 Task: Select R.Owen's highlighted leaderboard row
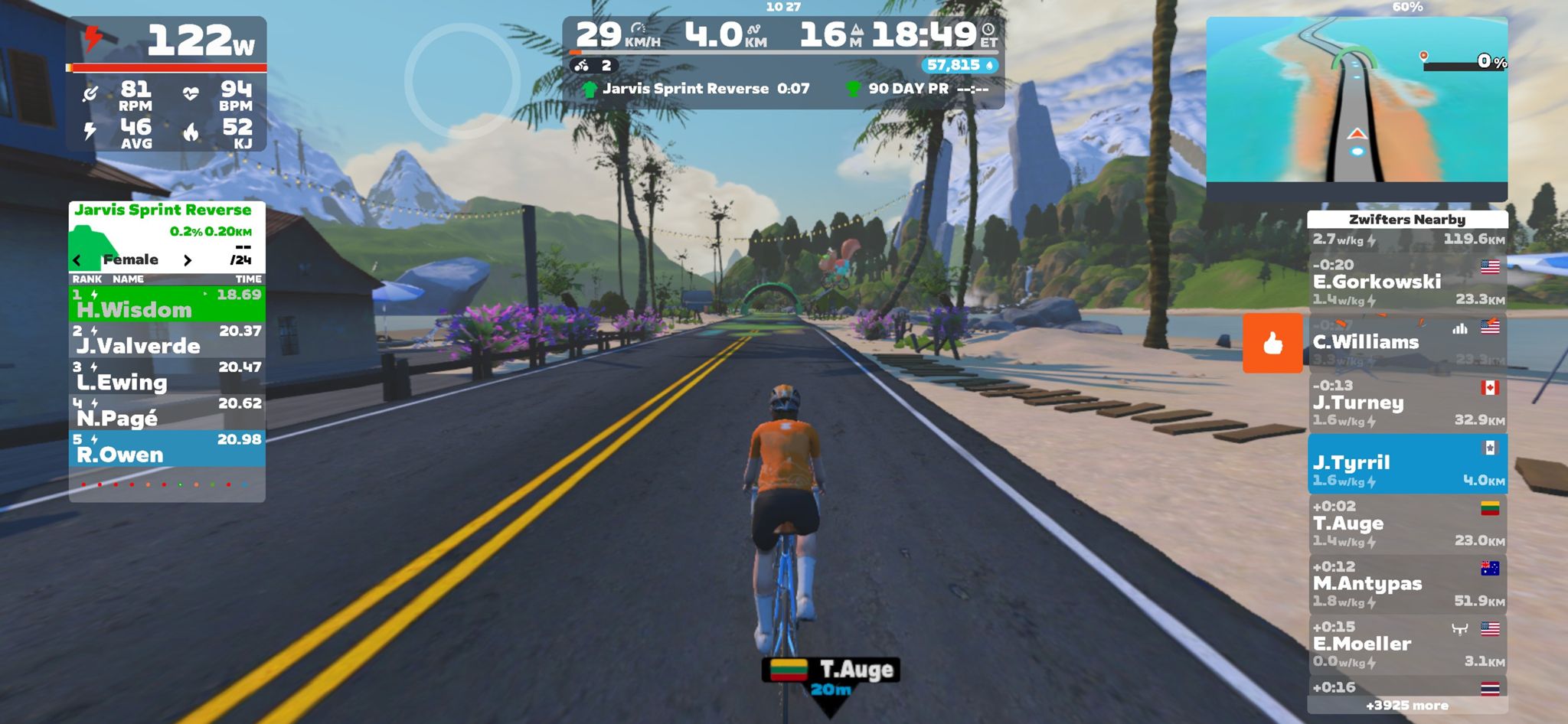click(167, 448)
